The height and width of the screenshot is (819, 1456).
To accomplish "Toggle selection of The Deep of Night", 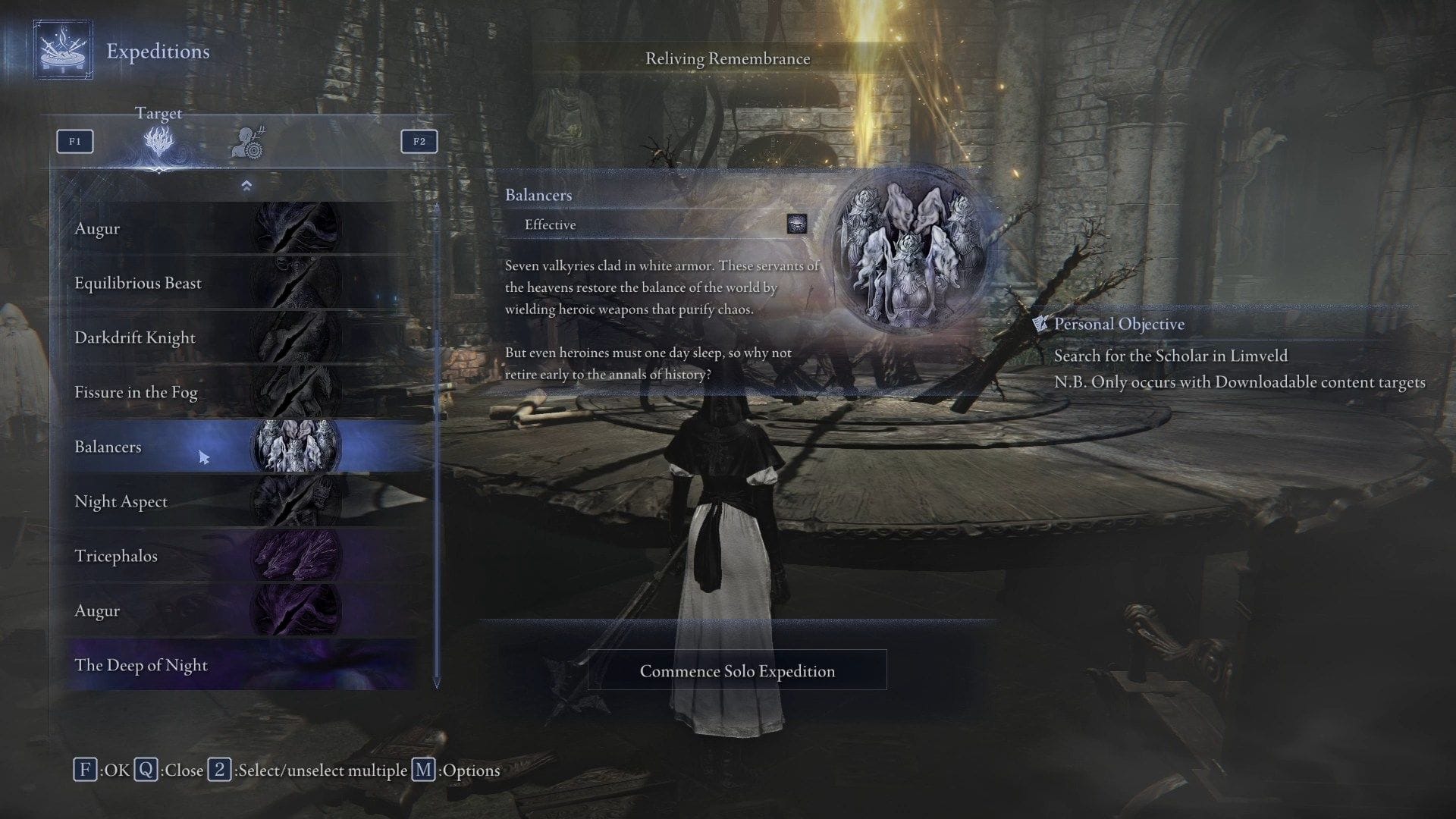I will (x=152, y=665).
